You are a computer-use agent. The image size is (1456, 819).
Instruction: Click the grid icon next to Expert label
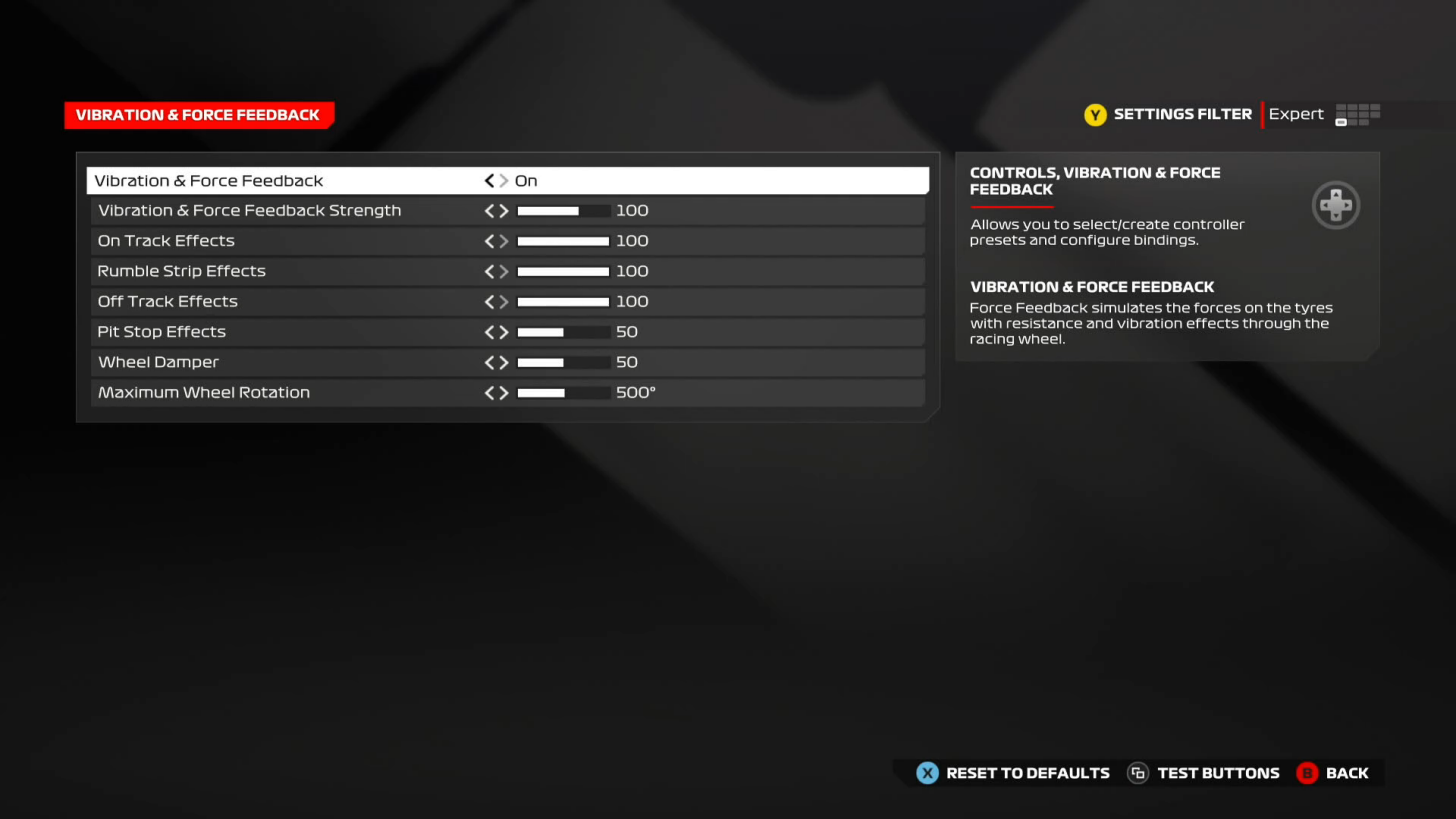pyautogui.click(x=1357, y=114)
